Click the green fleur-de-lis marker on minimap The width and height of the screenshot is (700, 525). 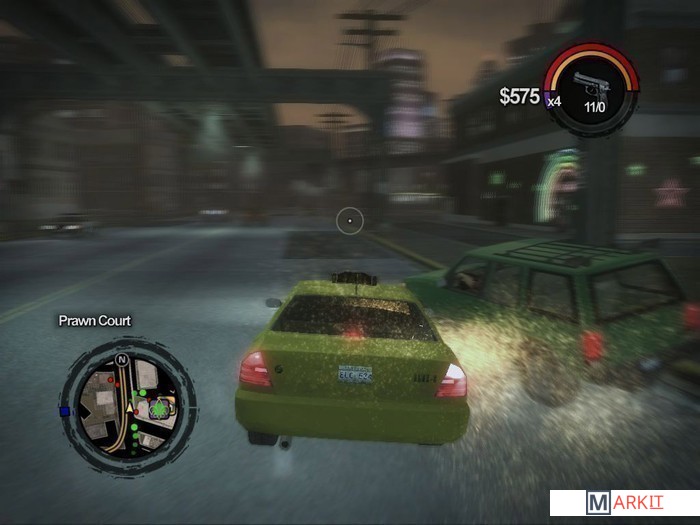click(x=158, y=408)
